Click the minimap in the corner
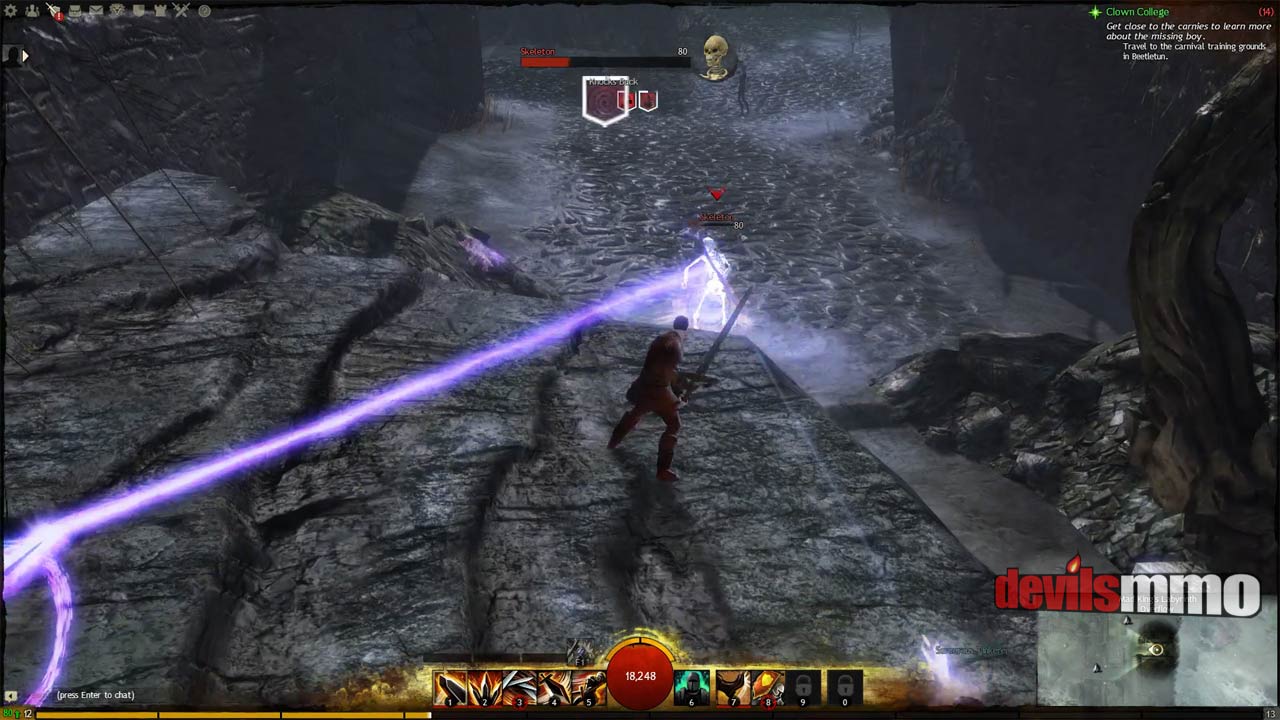The width and height of the screenshot is (1280, 720). point(1156,658)
